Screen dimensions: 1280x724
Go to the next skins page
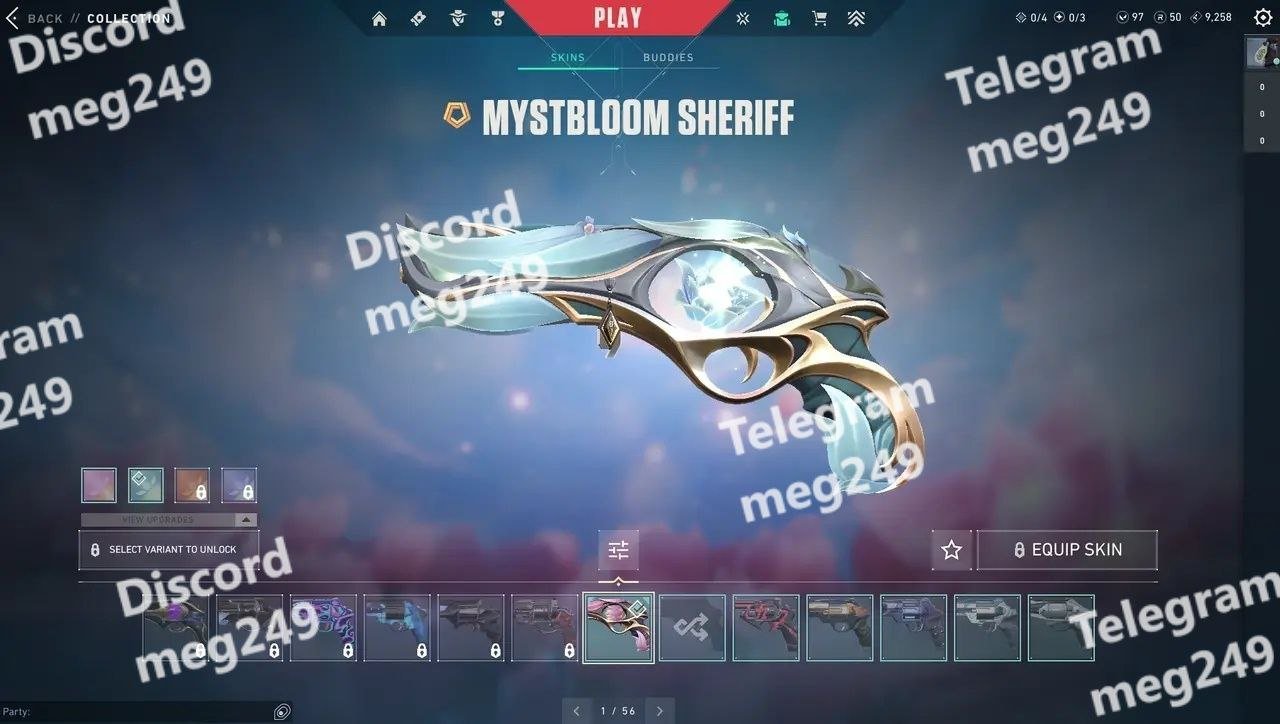click(x=659, y=711)
